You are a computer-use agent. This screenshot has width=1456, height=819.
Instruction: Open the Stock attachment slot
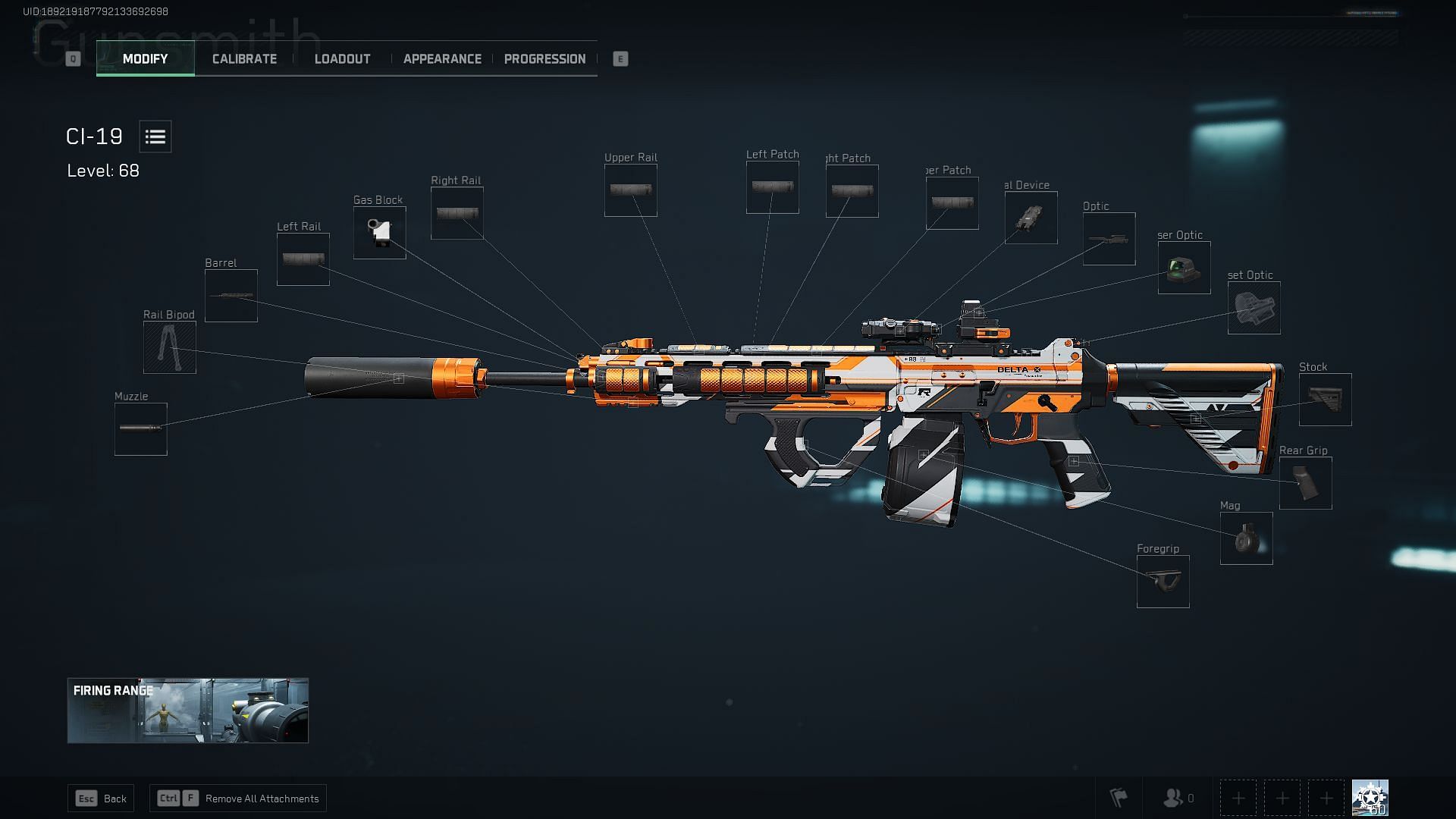pos(1326,400)
